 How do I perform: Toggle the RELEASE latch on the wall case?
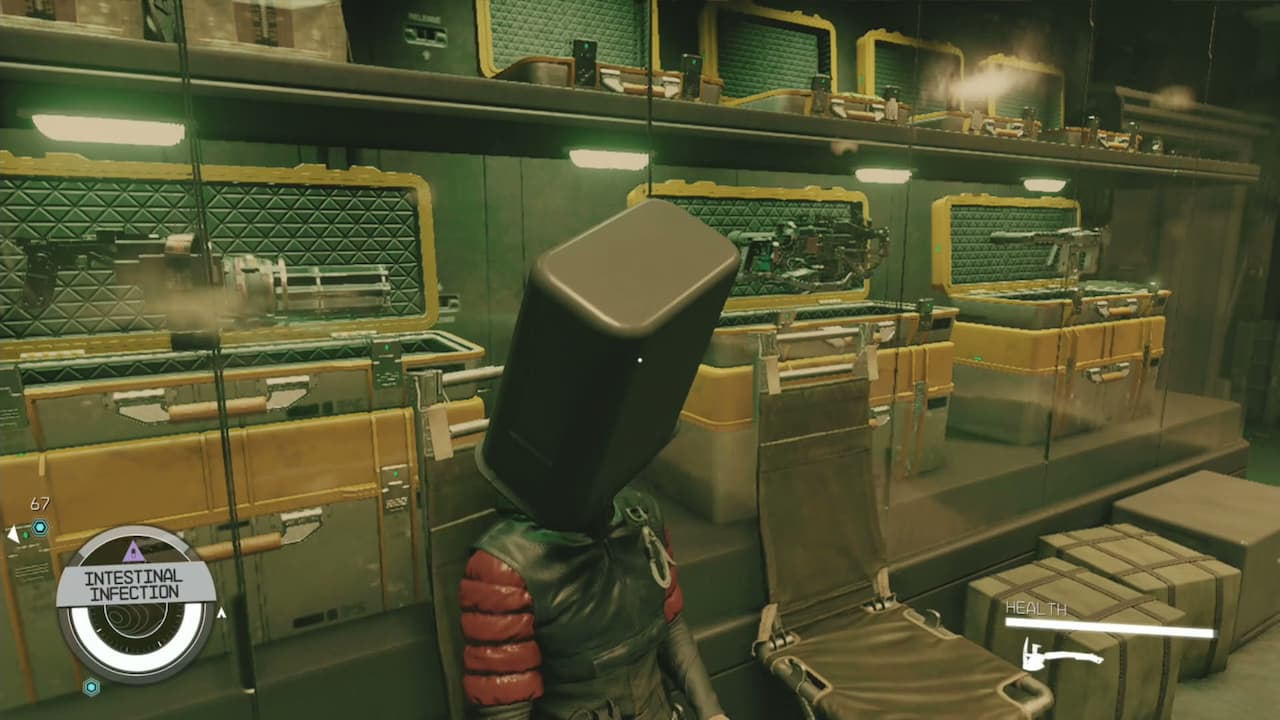pyautogui.click(x=426, y=34)
